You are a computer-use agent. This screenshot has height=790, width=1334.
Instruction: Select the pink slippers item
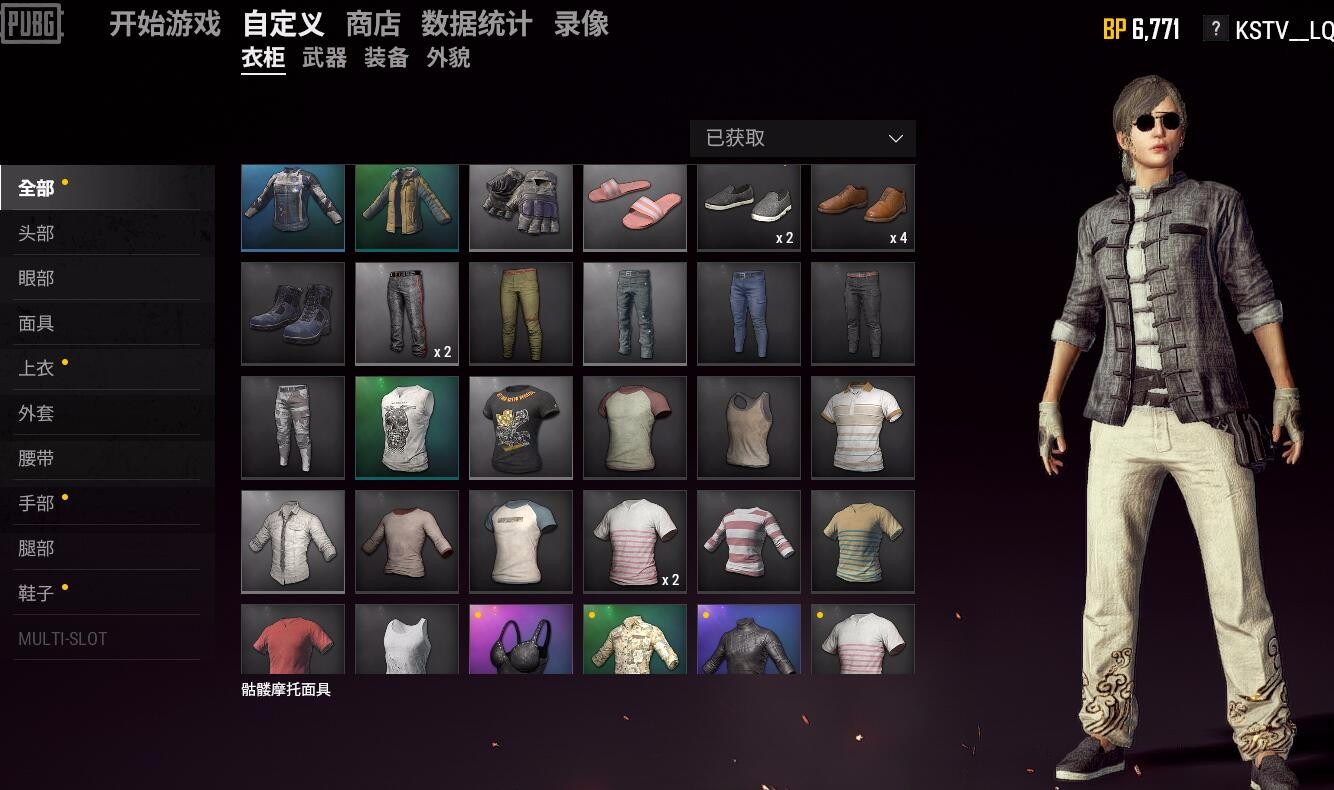pos(635,207)
